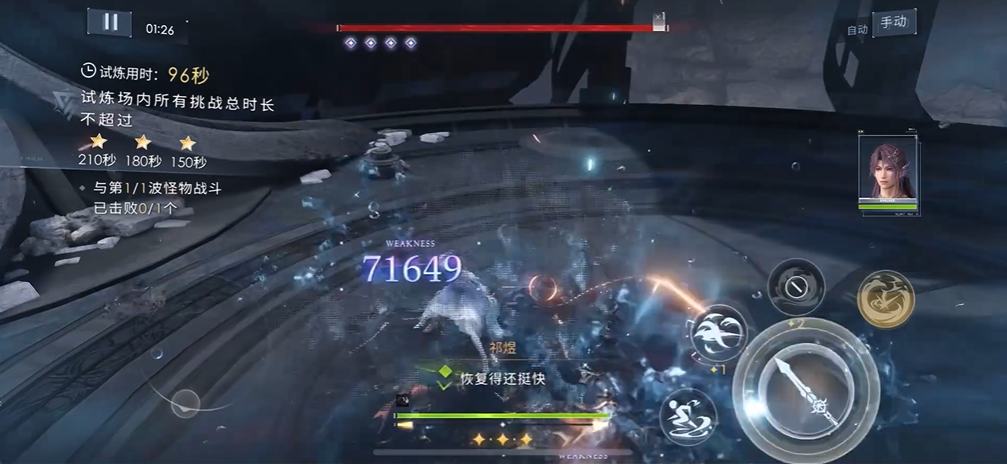Select the 手动 manual mode button
The image size is (1007, 464).
pyautogui.click(x=893, y=23)
